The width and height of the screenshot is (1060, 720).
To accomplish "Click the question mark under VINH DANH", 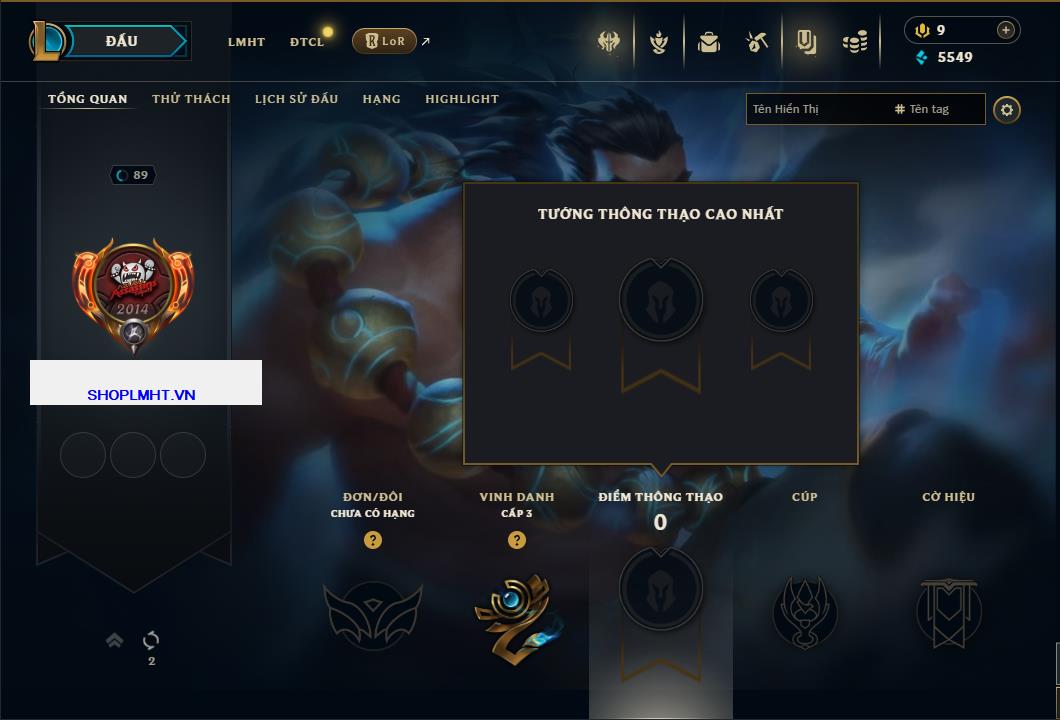I will [517, 540].
